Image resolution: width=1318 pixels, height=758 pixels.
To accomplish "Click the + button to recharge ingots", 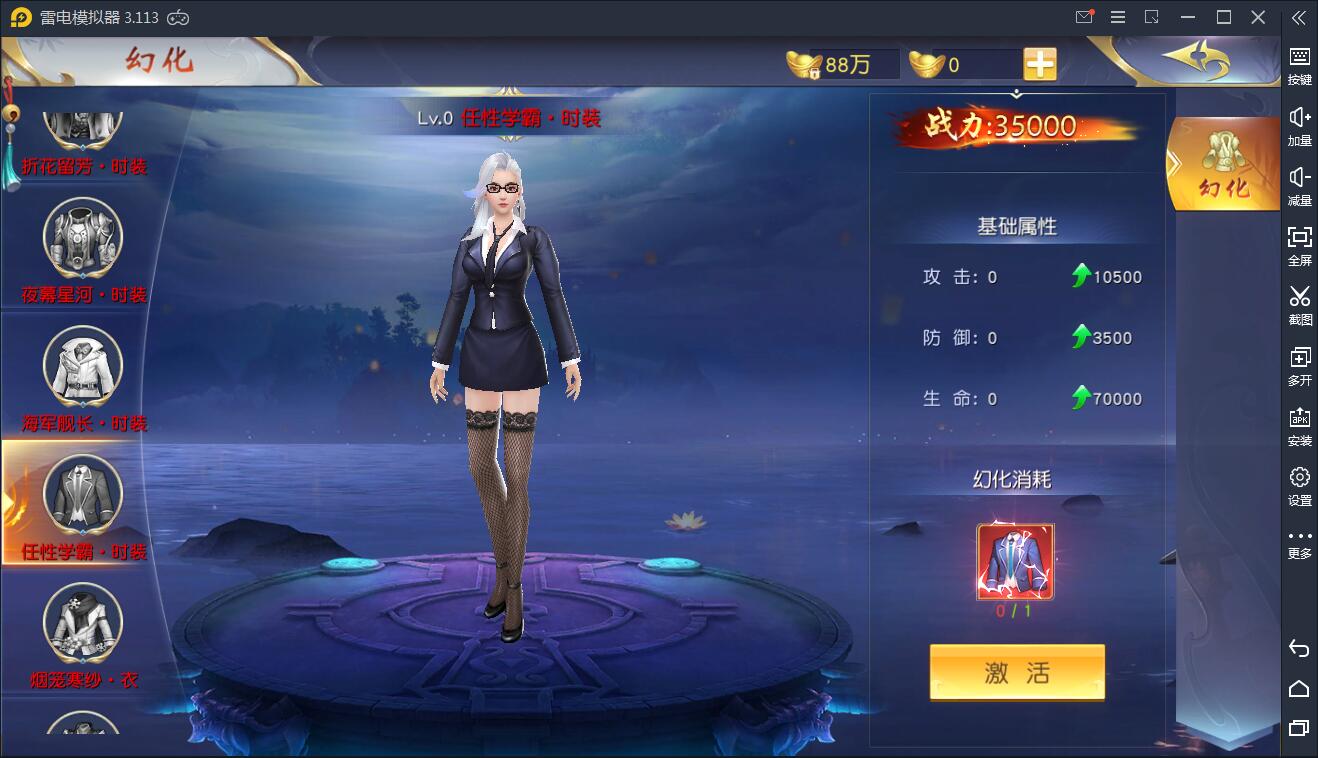I will point(1040,63).
